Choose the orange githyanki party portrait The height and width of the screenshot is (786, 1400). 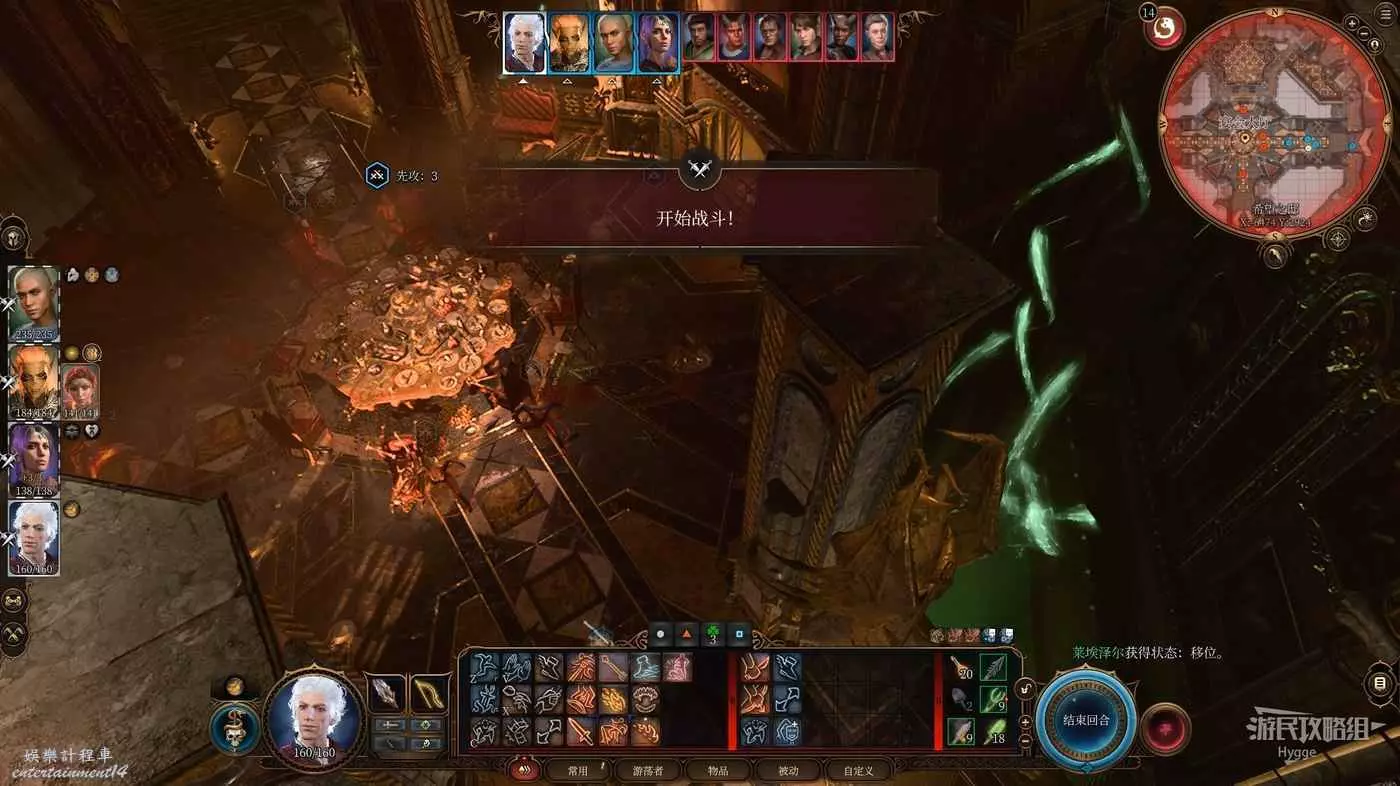pyautogui.click(x=34, y=380)
